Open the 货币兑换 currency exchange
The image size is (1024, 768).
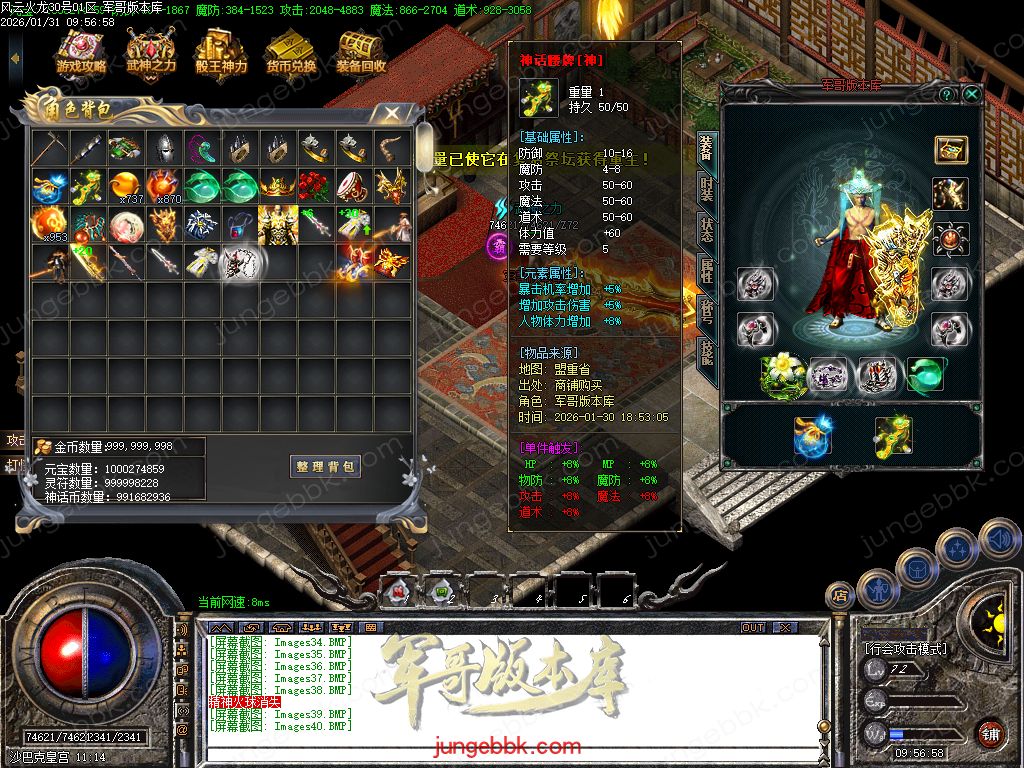click(291, 52)
